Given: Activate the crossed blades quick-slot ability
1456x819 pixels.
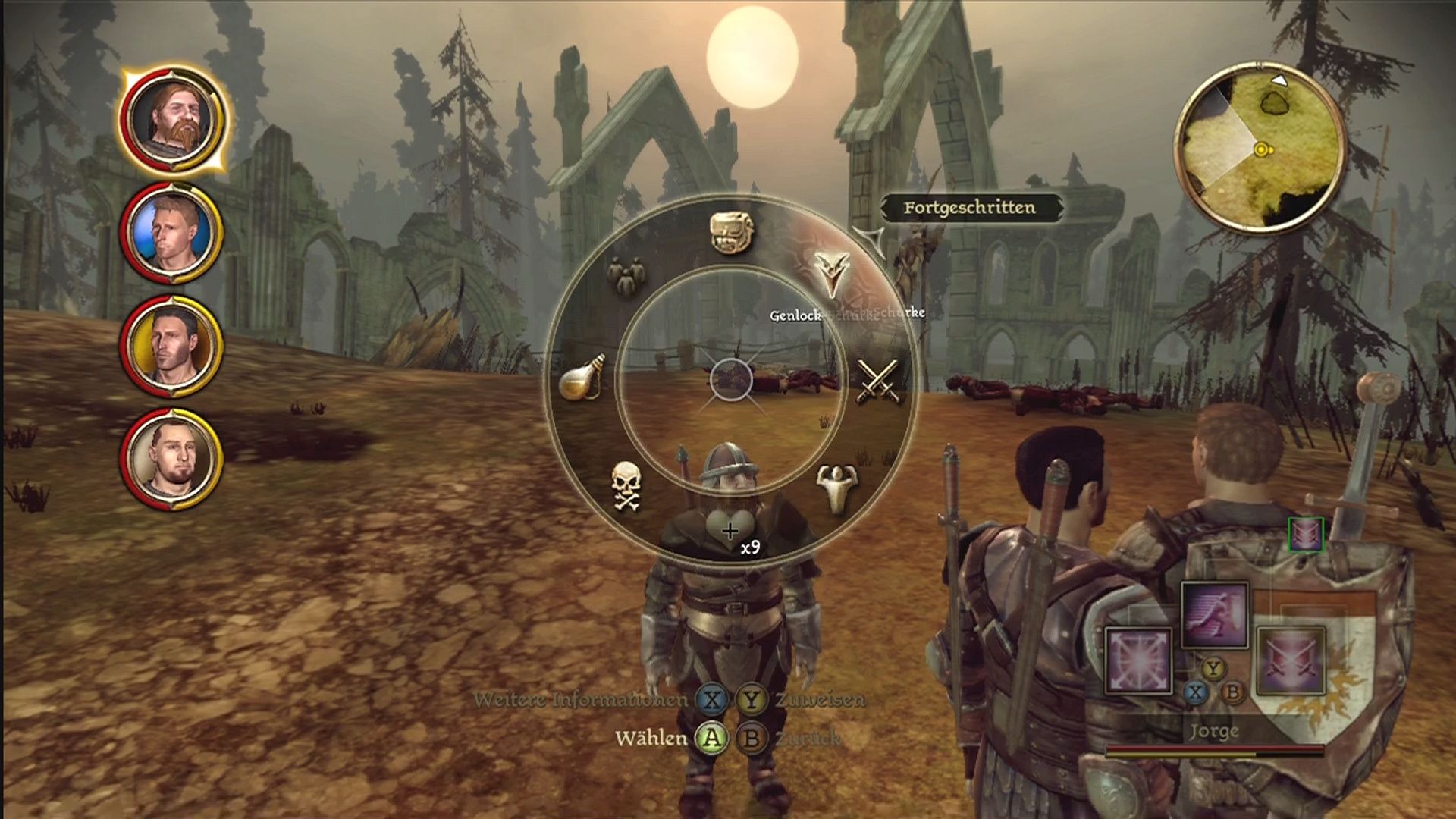Looking at the screenshot, I should coord(1291,660).
